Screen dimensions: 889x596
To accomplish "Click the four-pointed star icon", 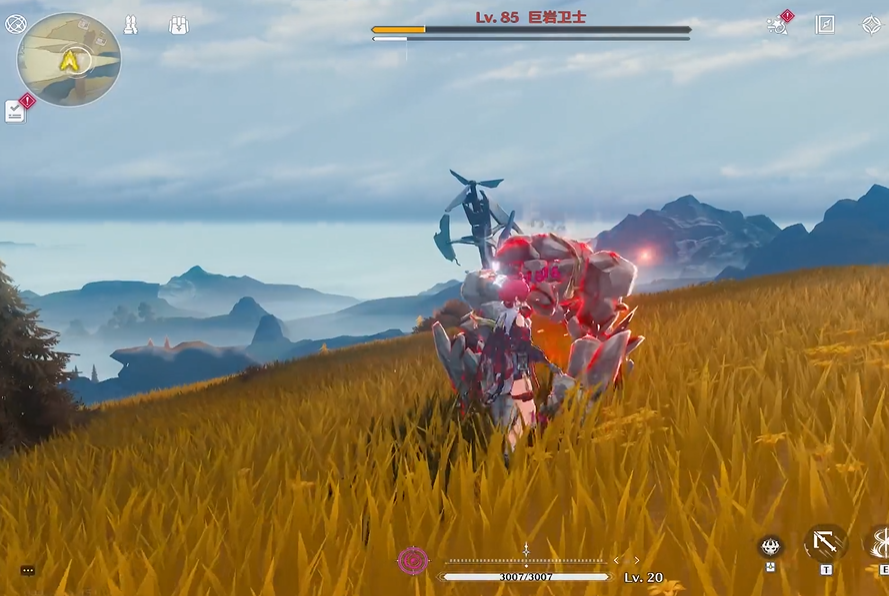I will (x=871, y=25).
